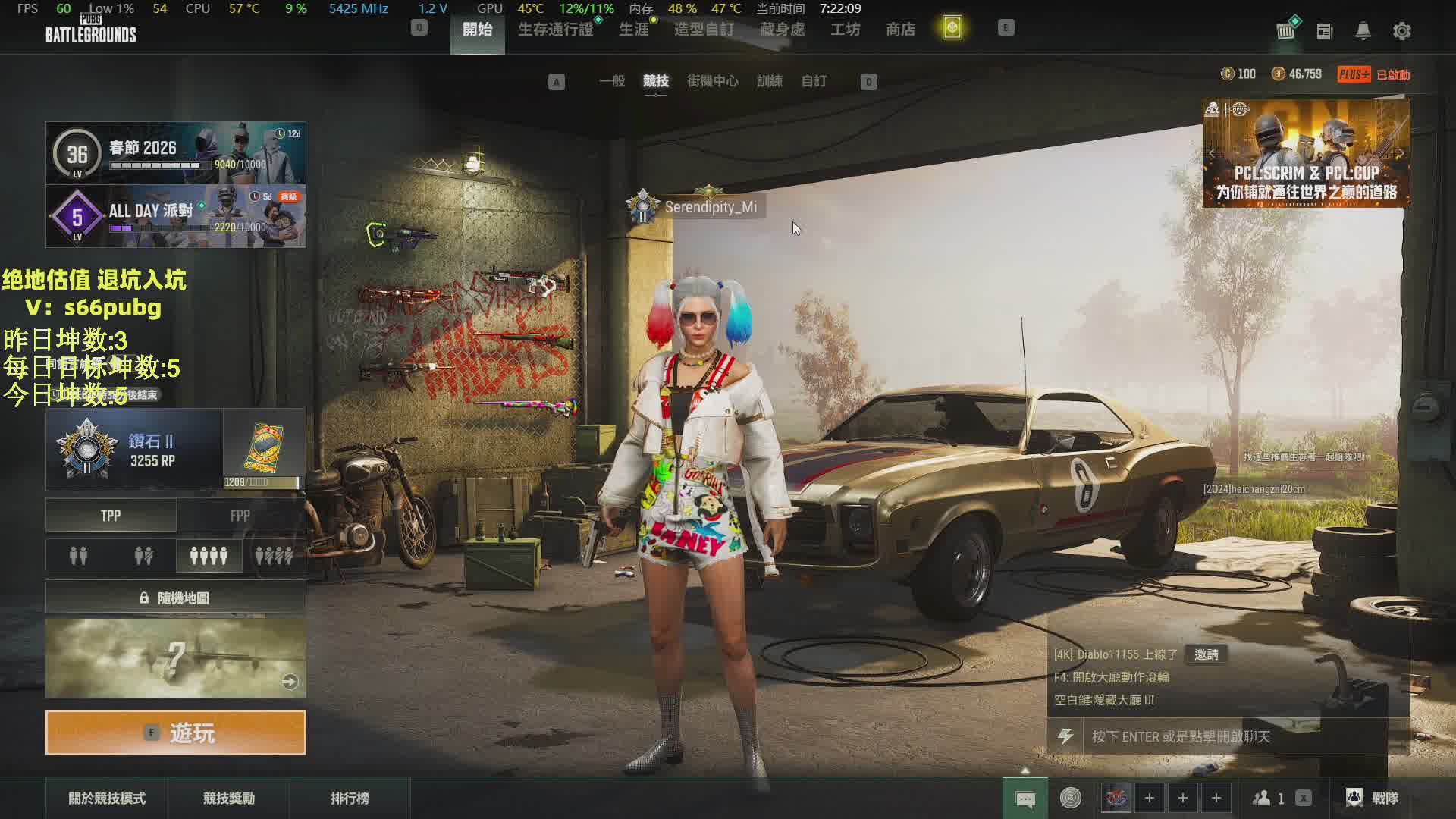Open the ALL DAY 派對 event banner

(x=176, y=216)
